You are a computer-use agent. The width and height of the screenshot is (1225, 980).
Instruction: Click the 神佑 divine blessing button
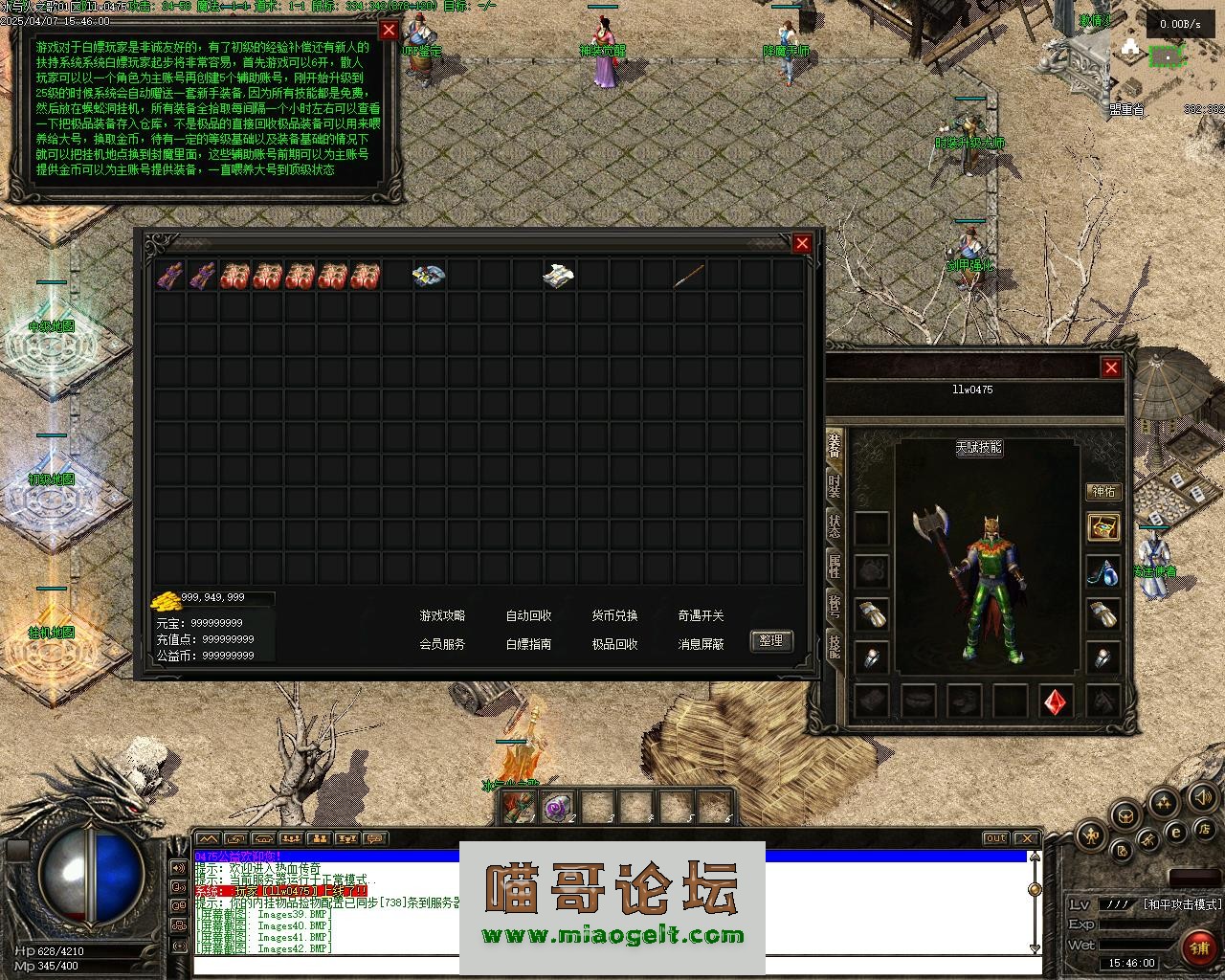(x=1103, y=492)
